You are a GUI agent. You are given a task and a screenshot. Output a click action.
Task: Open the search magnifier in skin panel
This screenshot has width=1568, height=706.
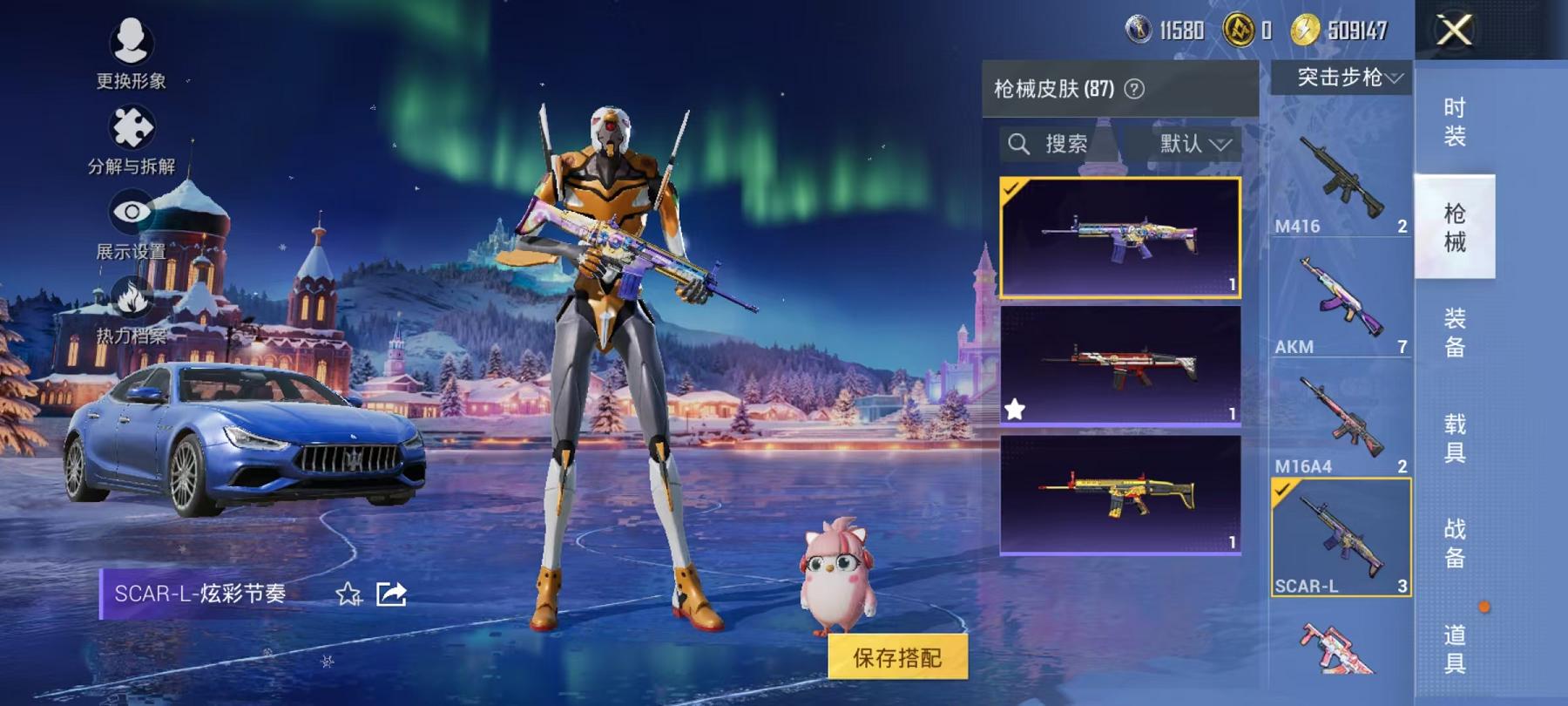point(1017,143)
